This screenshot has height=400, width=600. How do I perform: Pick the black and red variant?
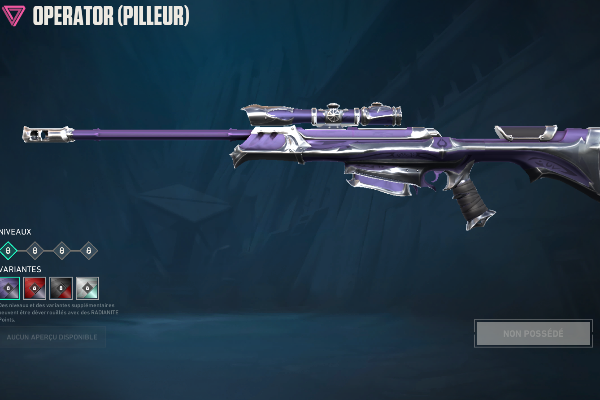coord(61,288)
